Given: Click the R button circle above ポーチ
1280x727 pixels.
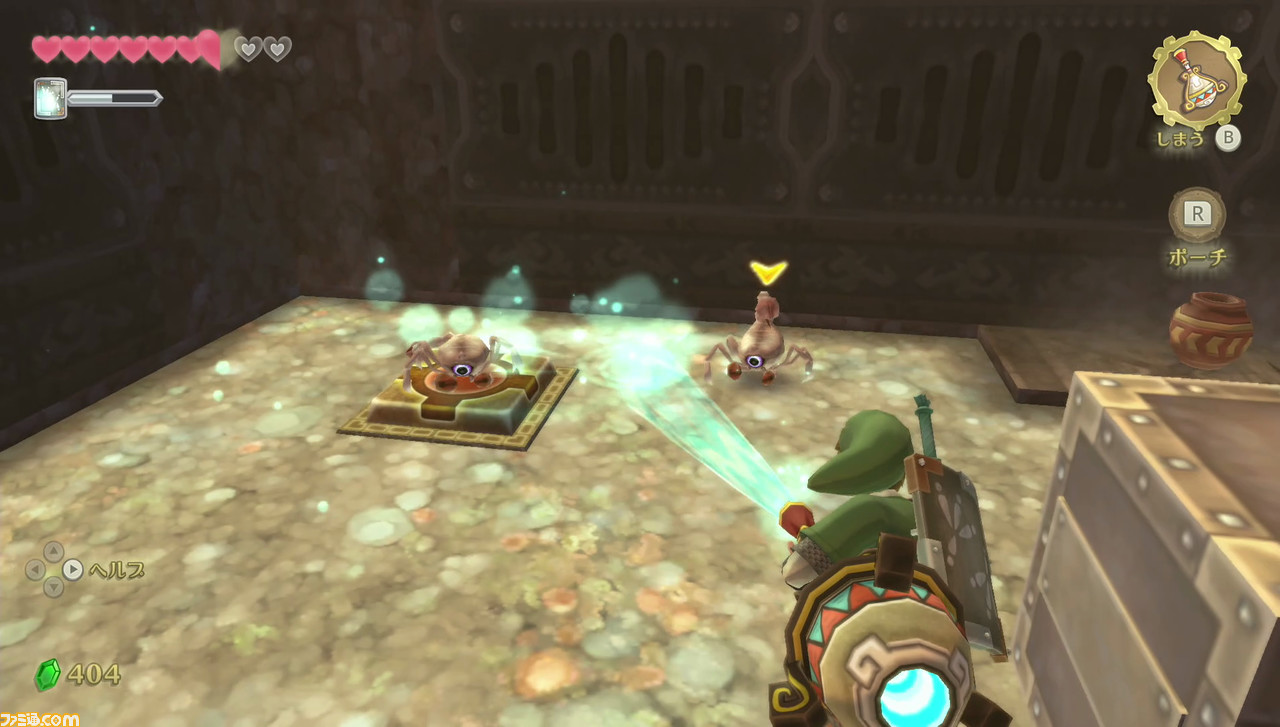Looking at the screenshot, I should [x=1196, y=212].
